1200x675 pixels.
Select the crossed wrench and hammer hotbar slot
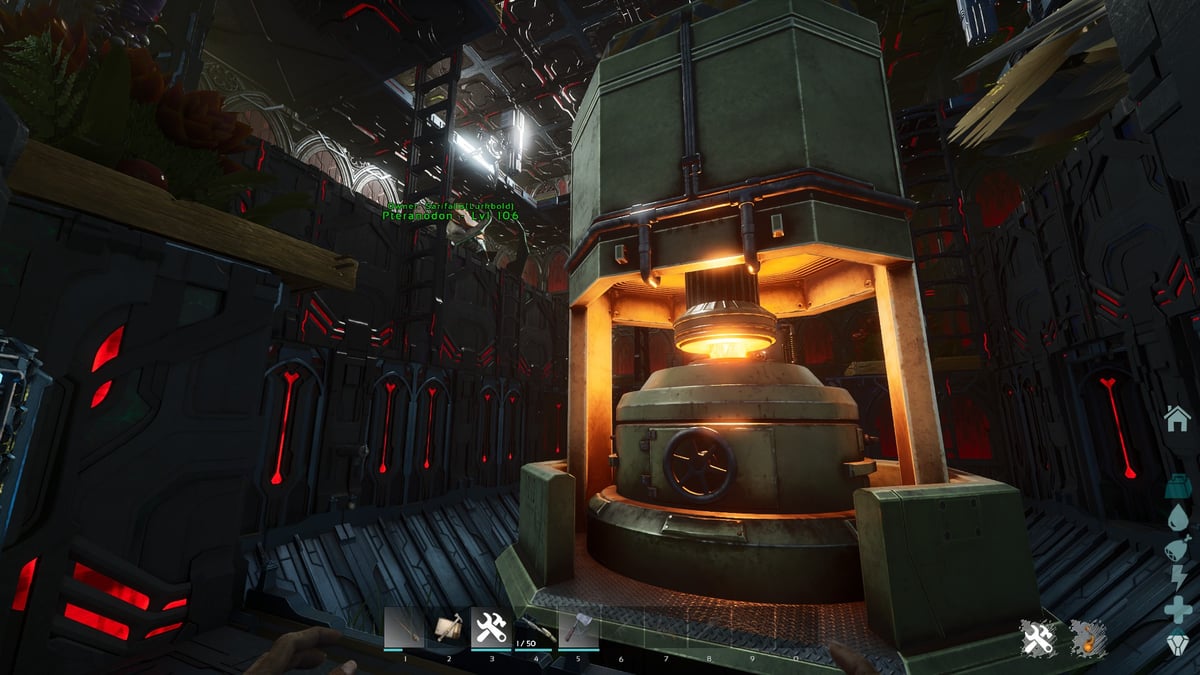point(491,629)
